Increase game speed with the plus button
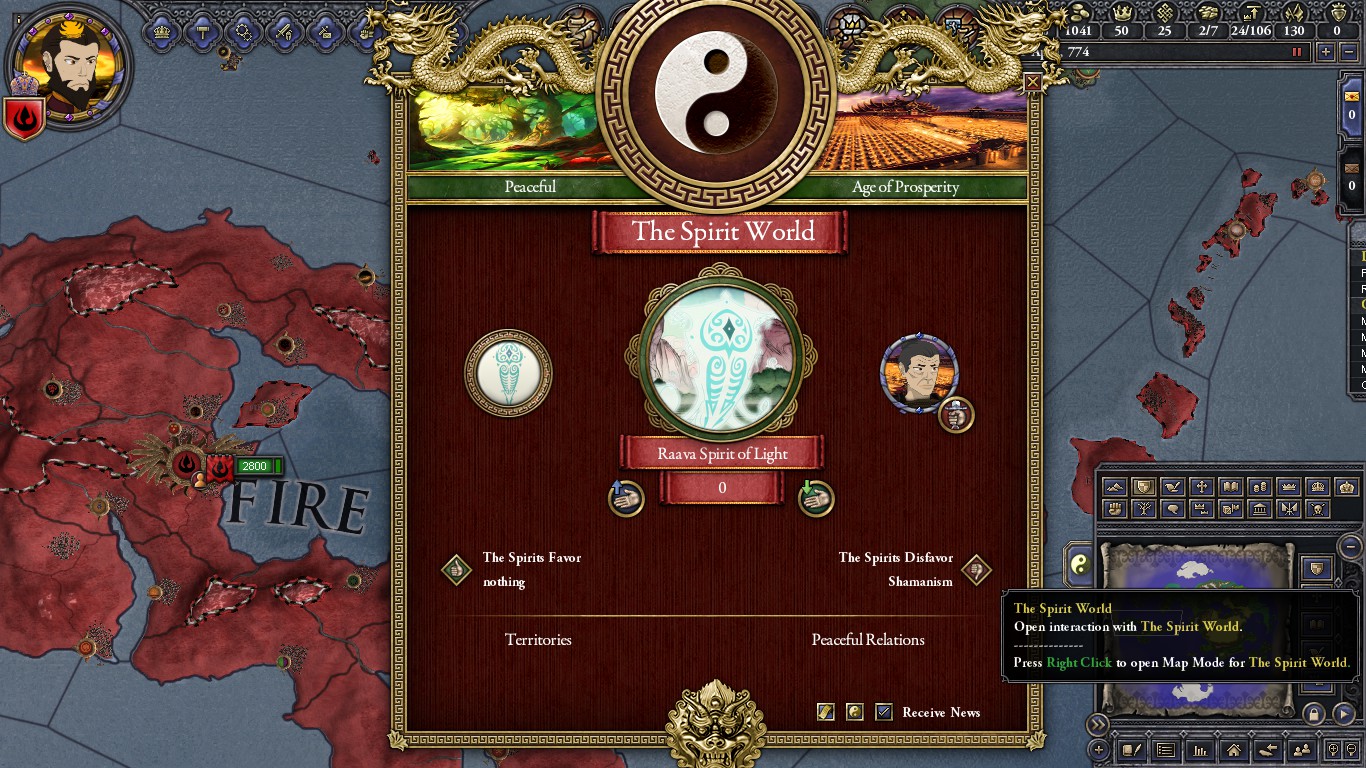 (1326, 52)
